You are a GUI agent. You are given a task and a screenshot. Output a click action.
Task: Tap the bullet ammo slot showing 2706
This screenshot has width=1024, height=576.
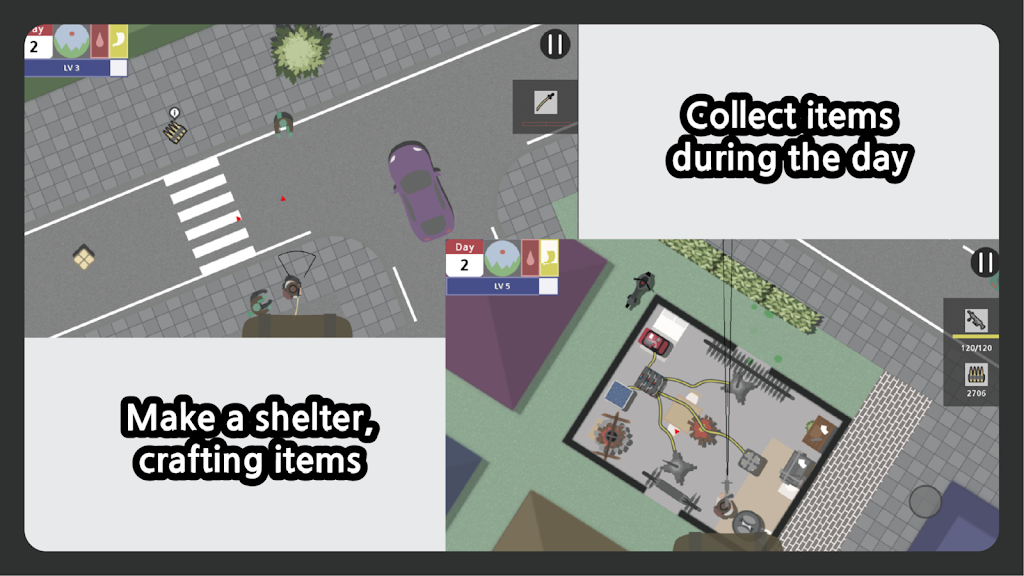click(x=974, y=379)
